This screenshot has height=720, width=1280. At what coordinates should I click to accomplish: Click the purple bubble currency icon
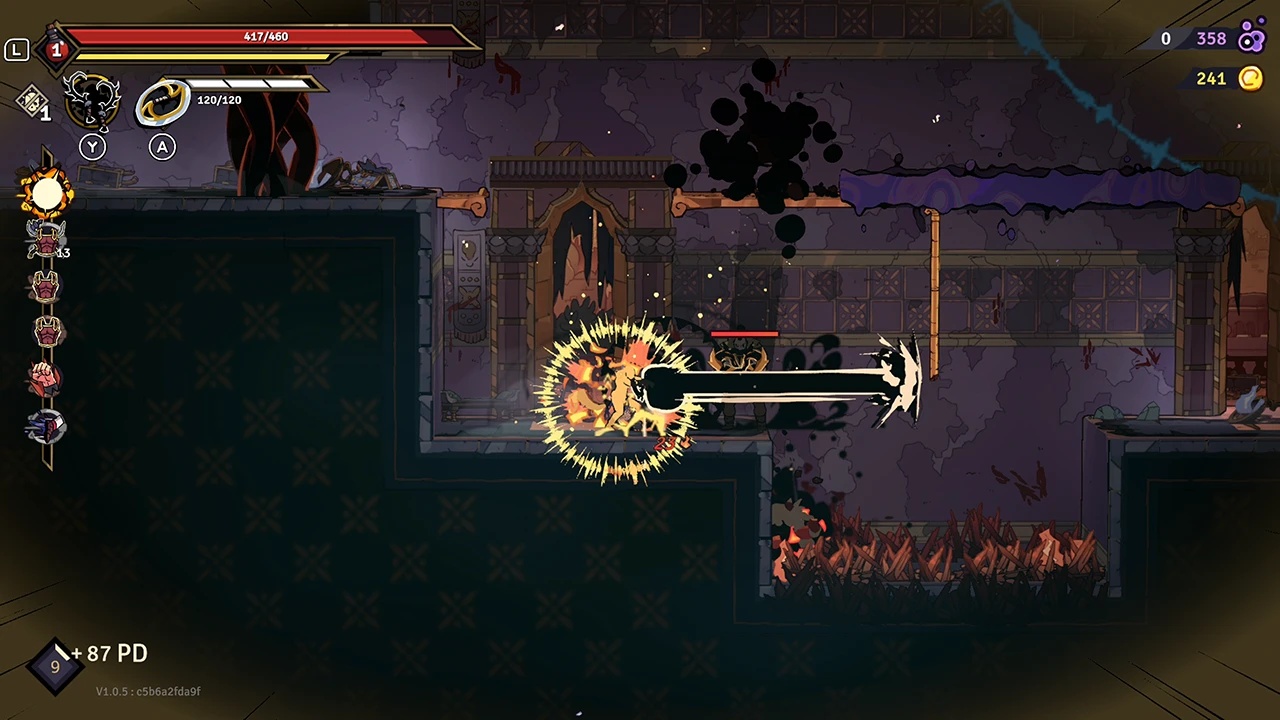click(x=1251, y=39)
